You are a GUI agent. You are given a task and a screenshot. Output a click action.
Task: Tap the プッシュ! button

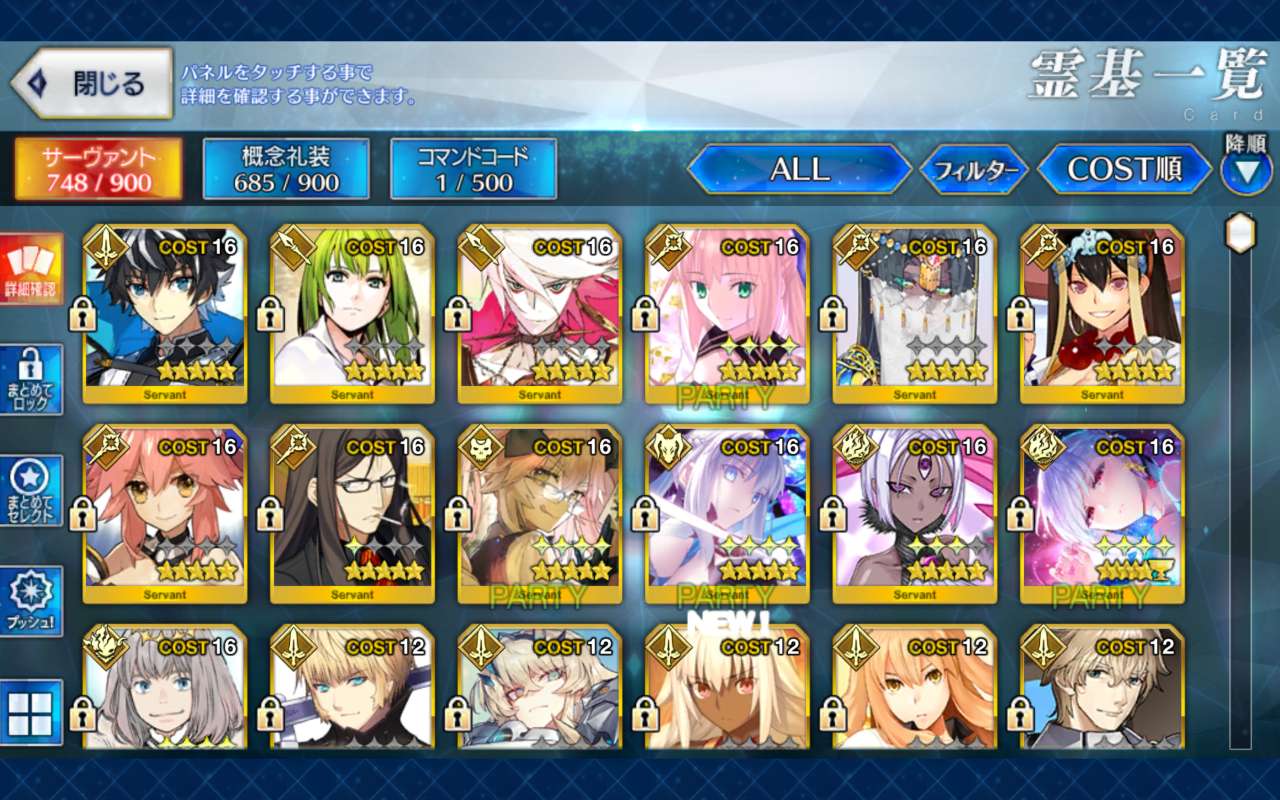(x=31, y=601)
